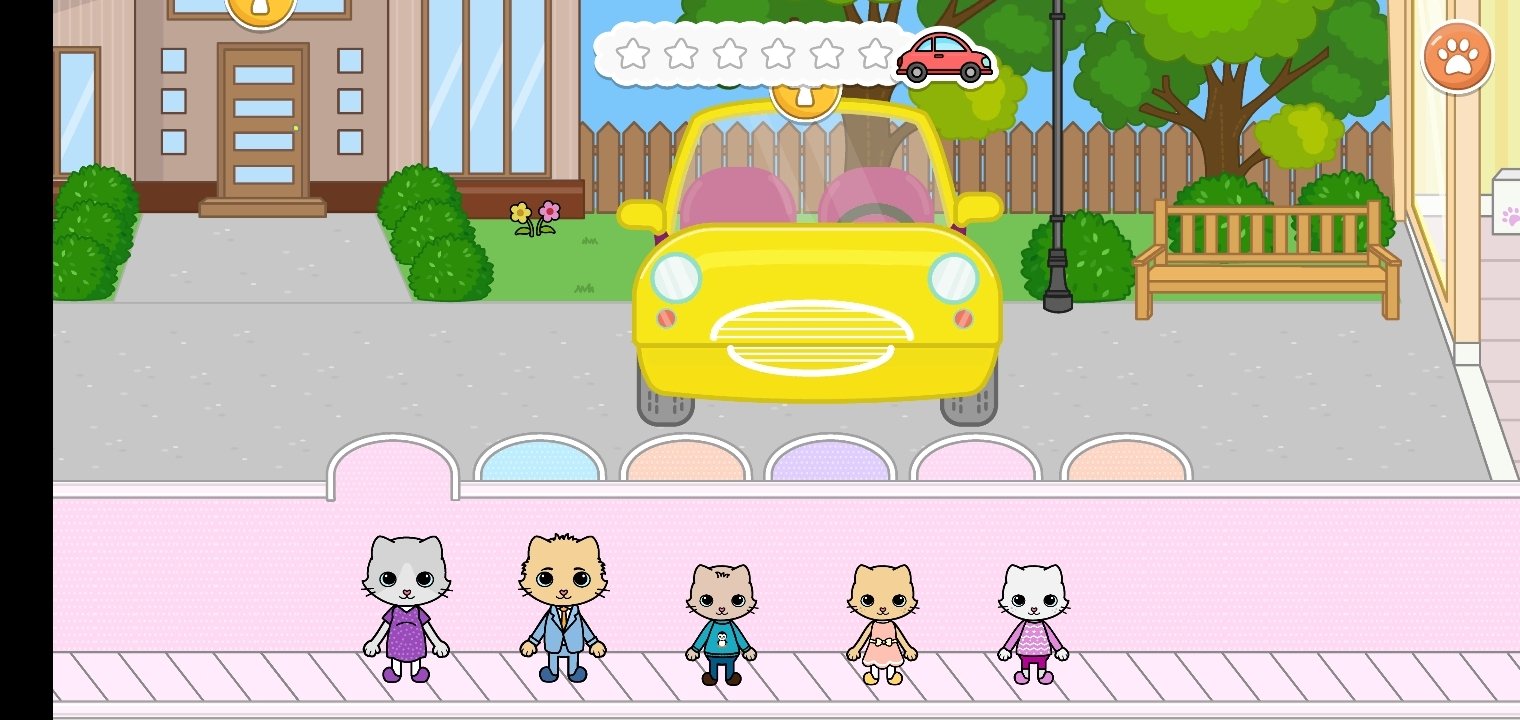The image size is (1520, 720).
Task: Switch to the blue oval tab
Action: (x=540, y=462)
